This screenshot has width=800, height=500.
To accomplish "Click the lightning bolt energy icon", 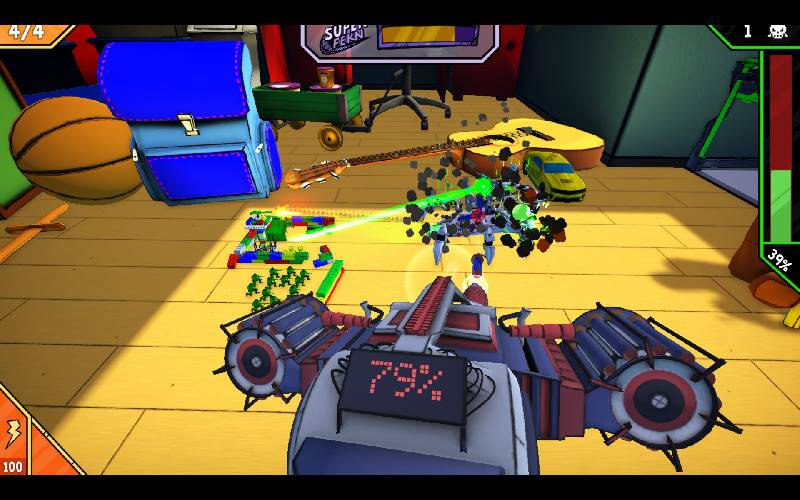I will point(13,433).
